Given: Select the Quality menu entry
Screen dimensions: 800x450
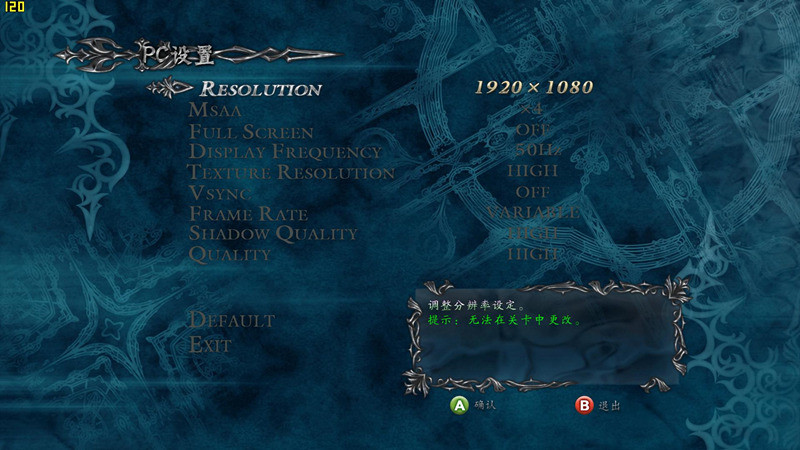Looking at the screenshot, I should click(230, 255).
